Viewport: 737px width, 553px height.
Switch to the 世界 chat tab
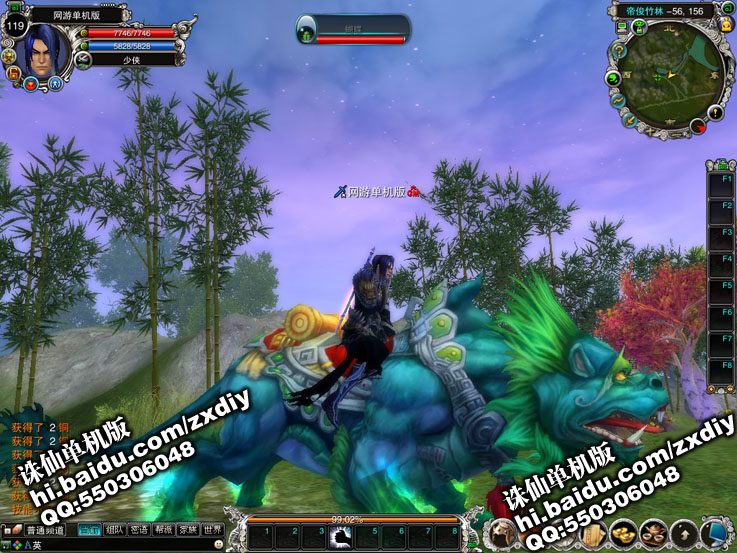tap(212, 530)
